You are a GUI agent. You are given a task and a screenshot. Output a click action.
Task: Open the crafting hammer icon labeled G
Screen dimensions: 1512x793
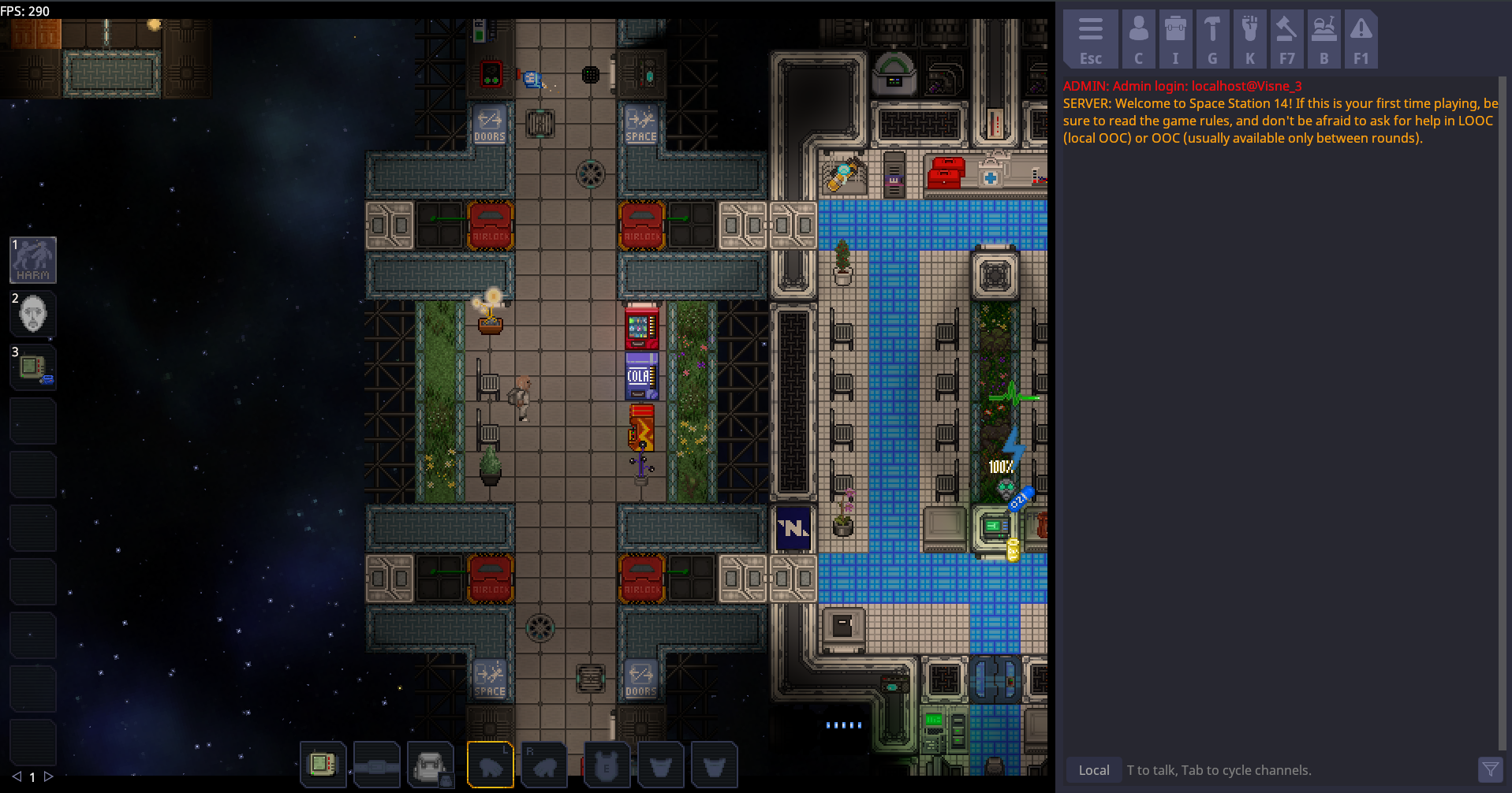coord(1212,37)
